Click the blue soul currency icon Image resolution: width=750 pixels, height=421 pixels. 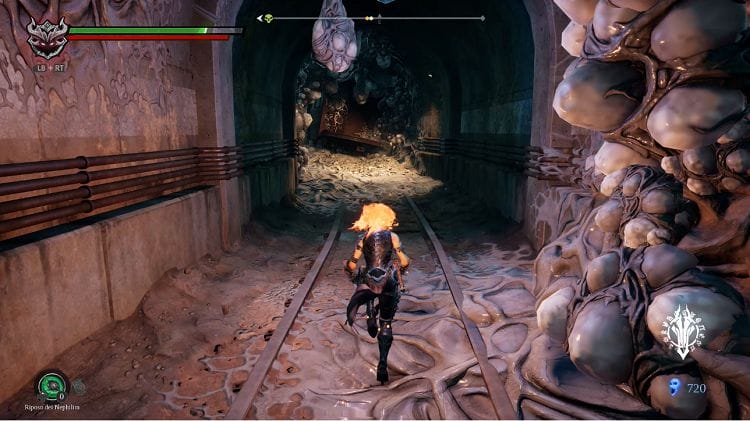pos(673,388)
